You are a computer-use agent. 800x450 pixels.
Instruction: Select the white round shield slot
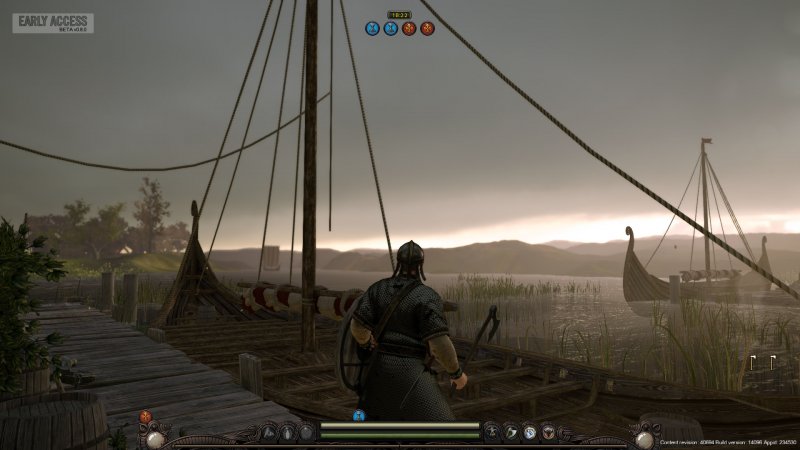529,432
